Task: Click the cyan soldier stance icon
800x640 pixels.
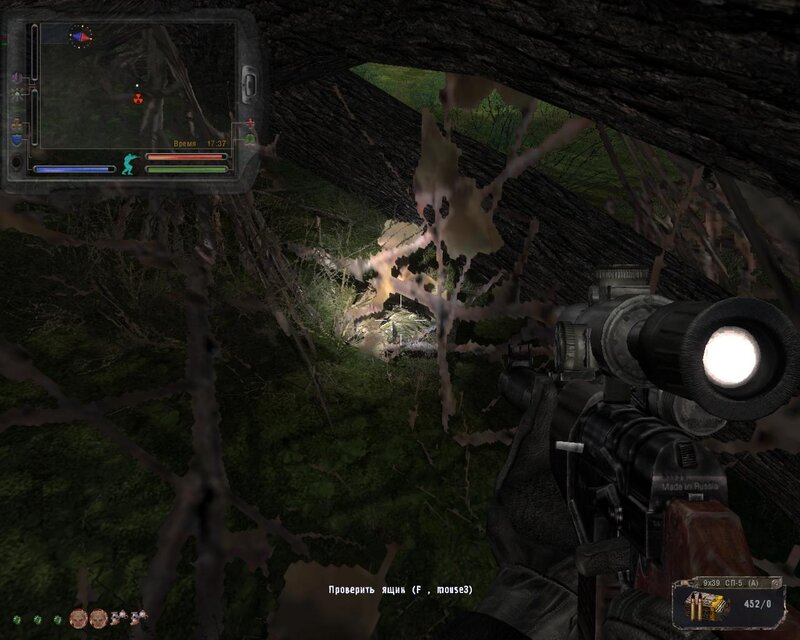Action: click(129, 163)
